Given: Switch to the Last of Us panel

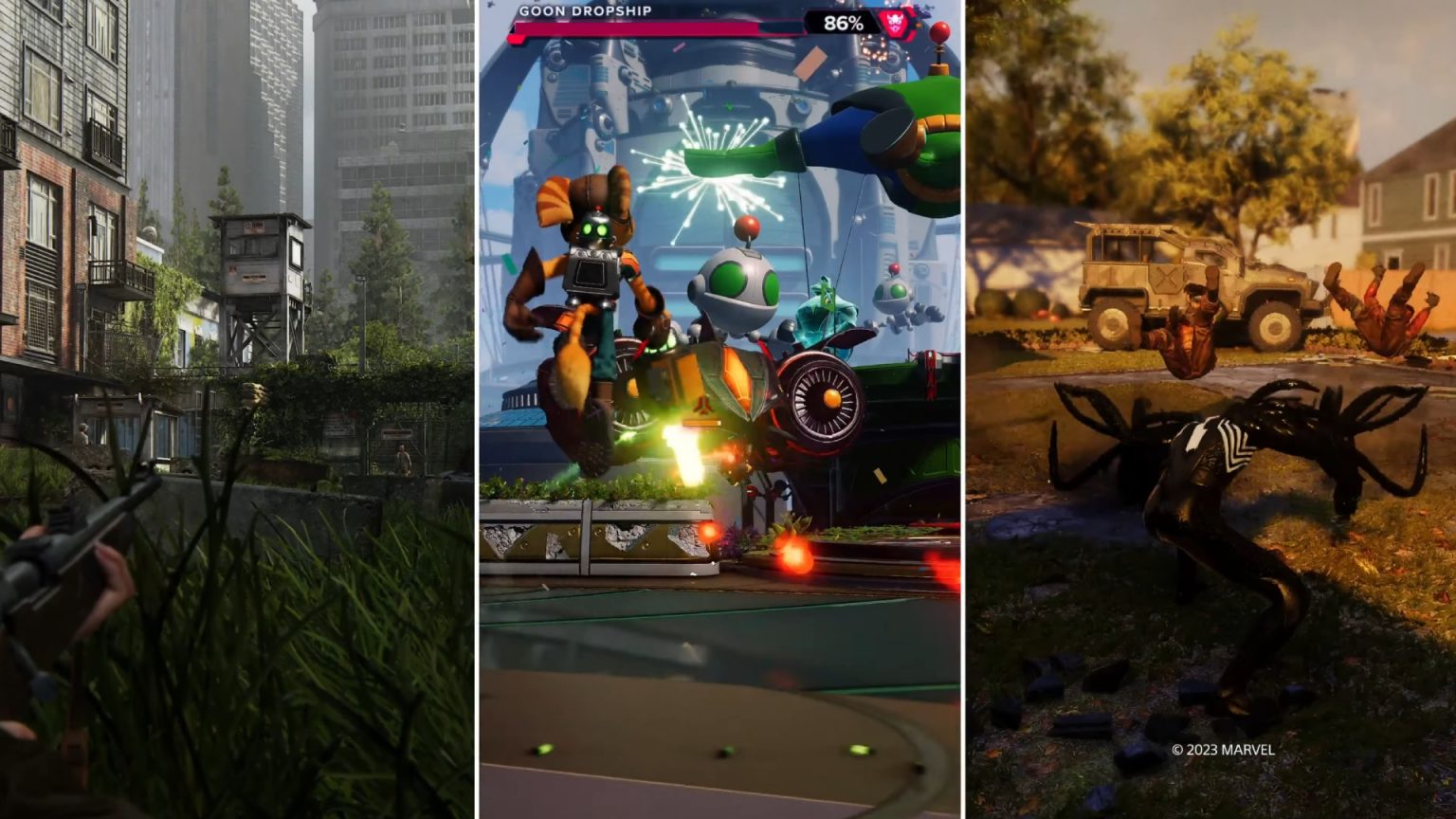Looking at the screenshot, I should (237, 408).
